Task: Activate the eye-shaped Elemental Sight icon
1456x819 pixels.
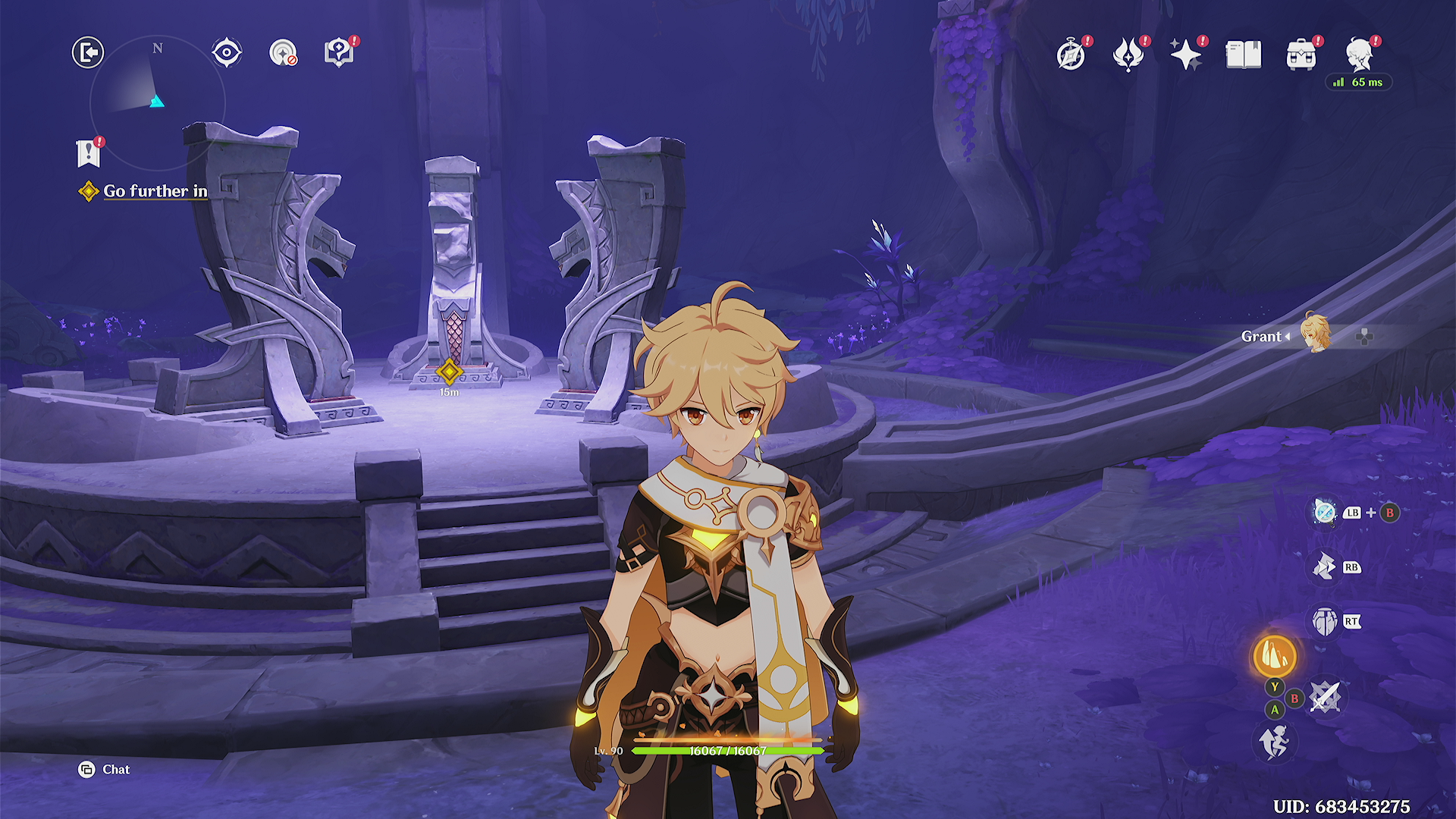Action: click(x=226, y=52)
